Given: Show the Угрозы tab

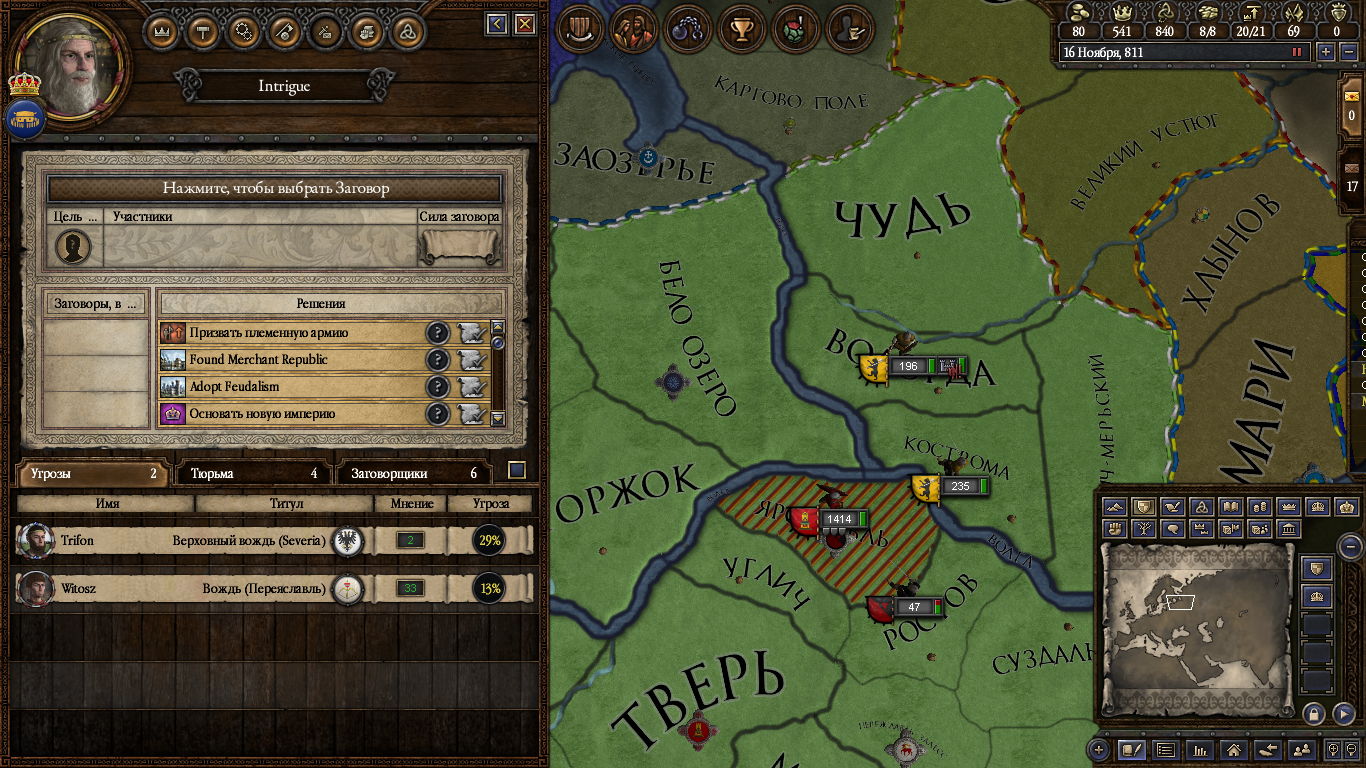Looking at the screenshot, I should pos(93,473).
